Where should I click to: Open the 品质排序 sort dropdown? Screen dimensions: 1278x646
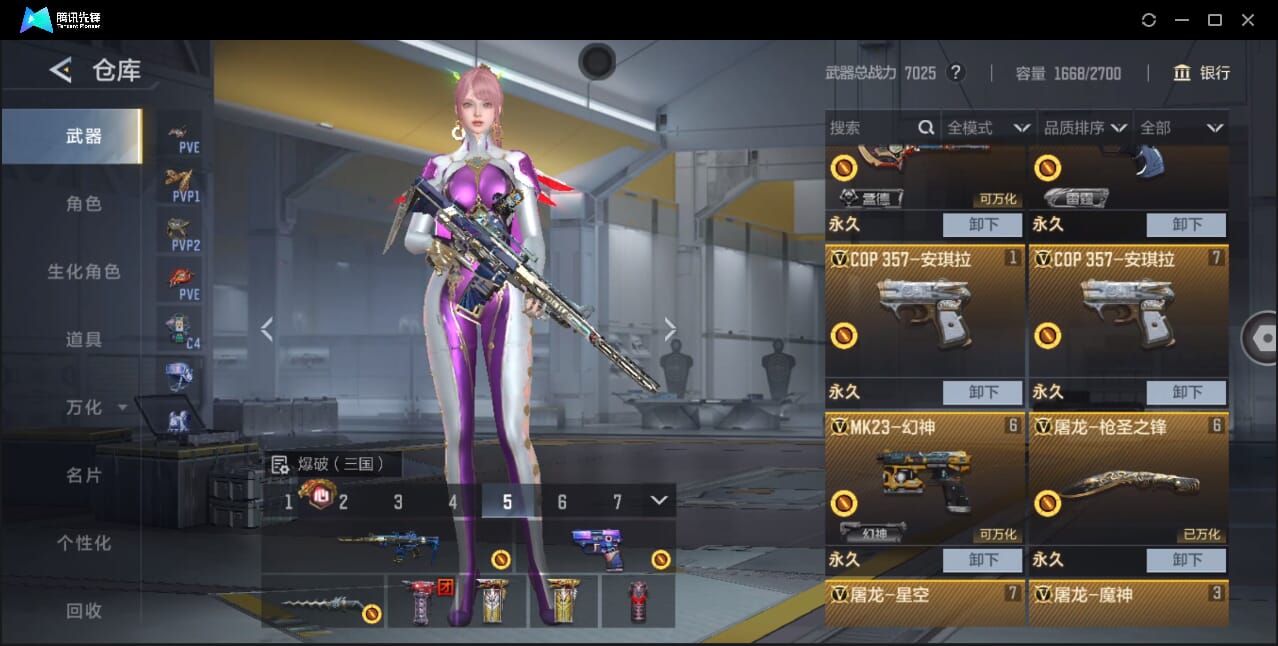tap(1085, 128)
